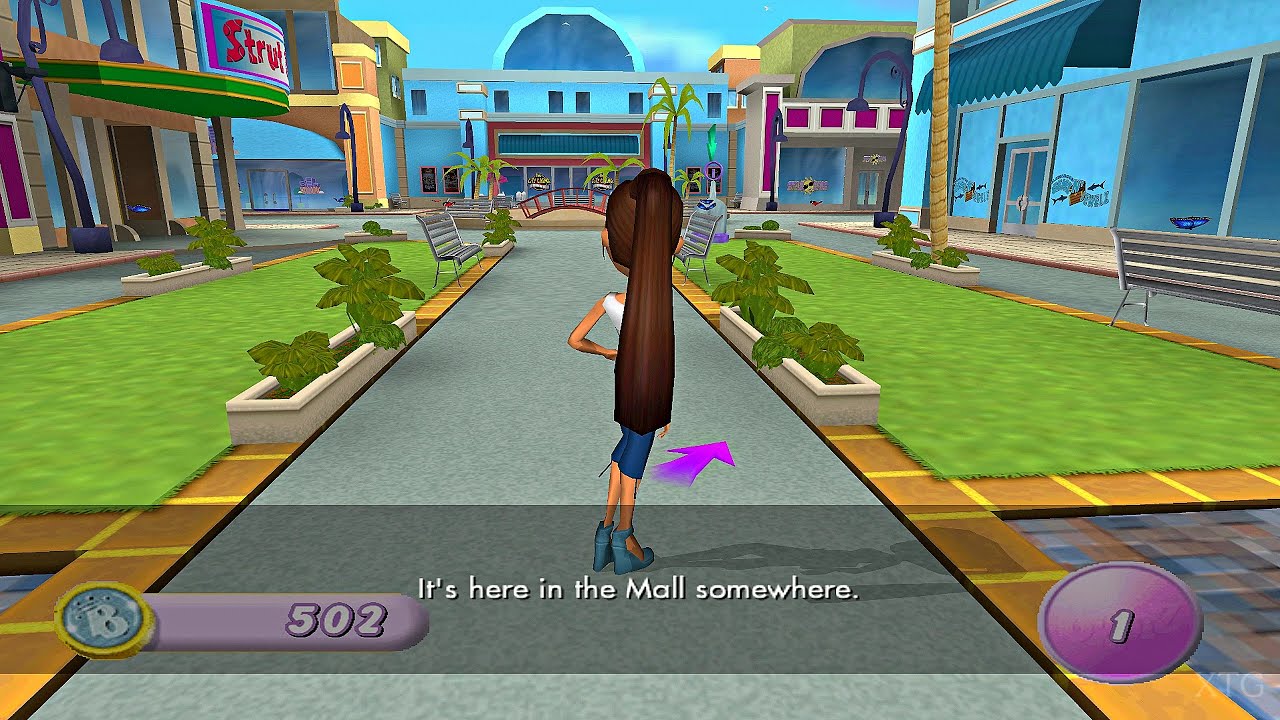
Task: Click the circular info "i" signpost
Action: (712, 172)
